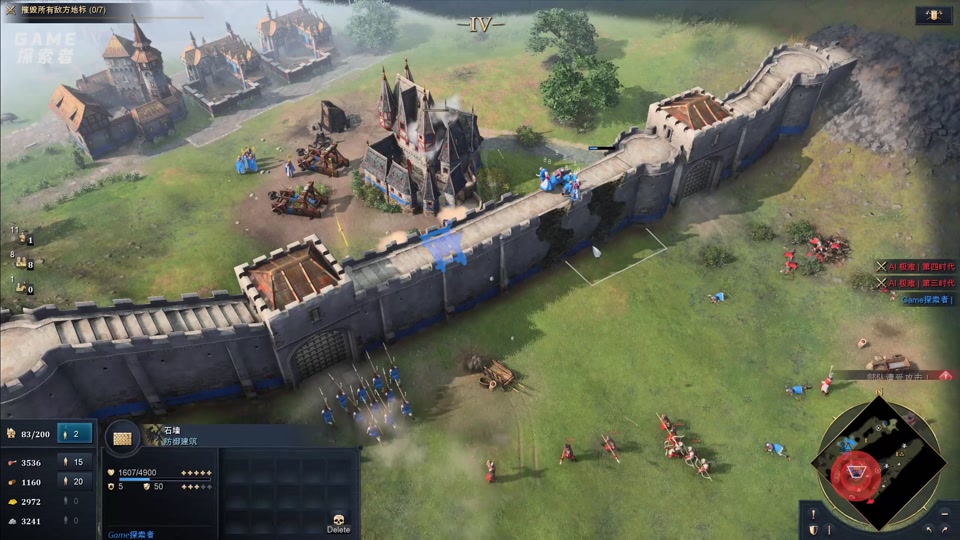Select the 2 idle villagers button
960x540 pixels.
coord(75,433)
